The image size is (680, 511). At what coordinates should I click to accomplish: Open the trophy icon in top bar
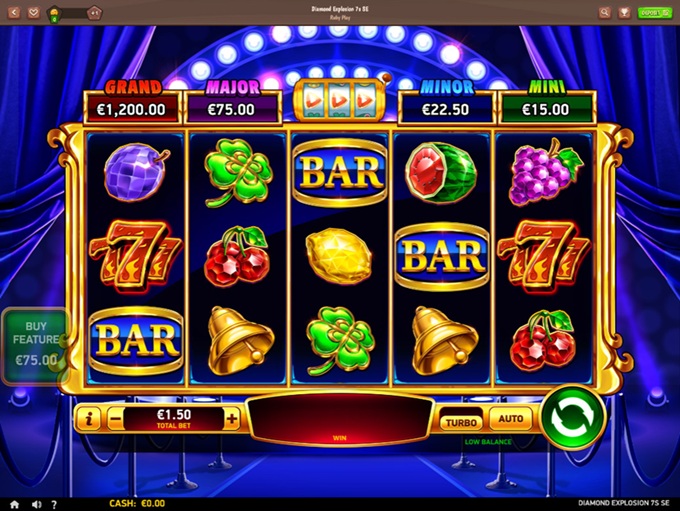click(624, 13)
